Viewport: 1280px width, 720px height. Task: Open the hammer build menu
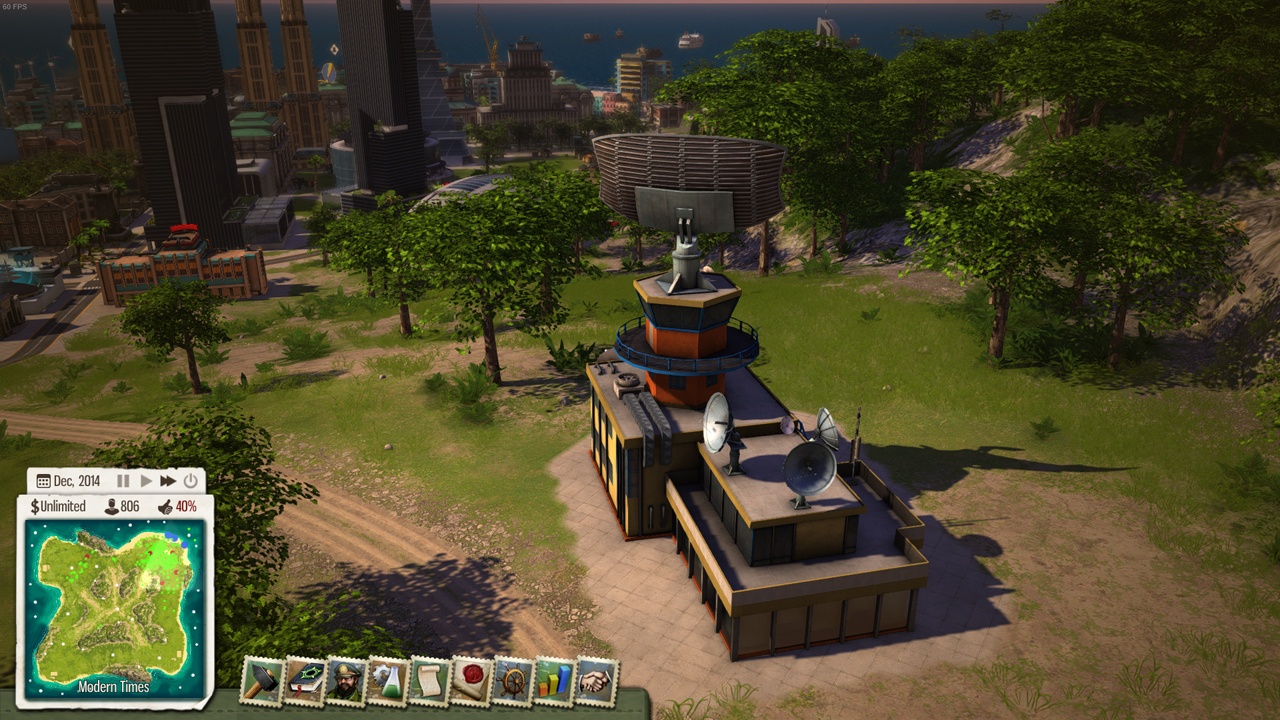[263, 682]
